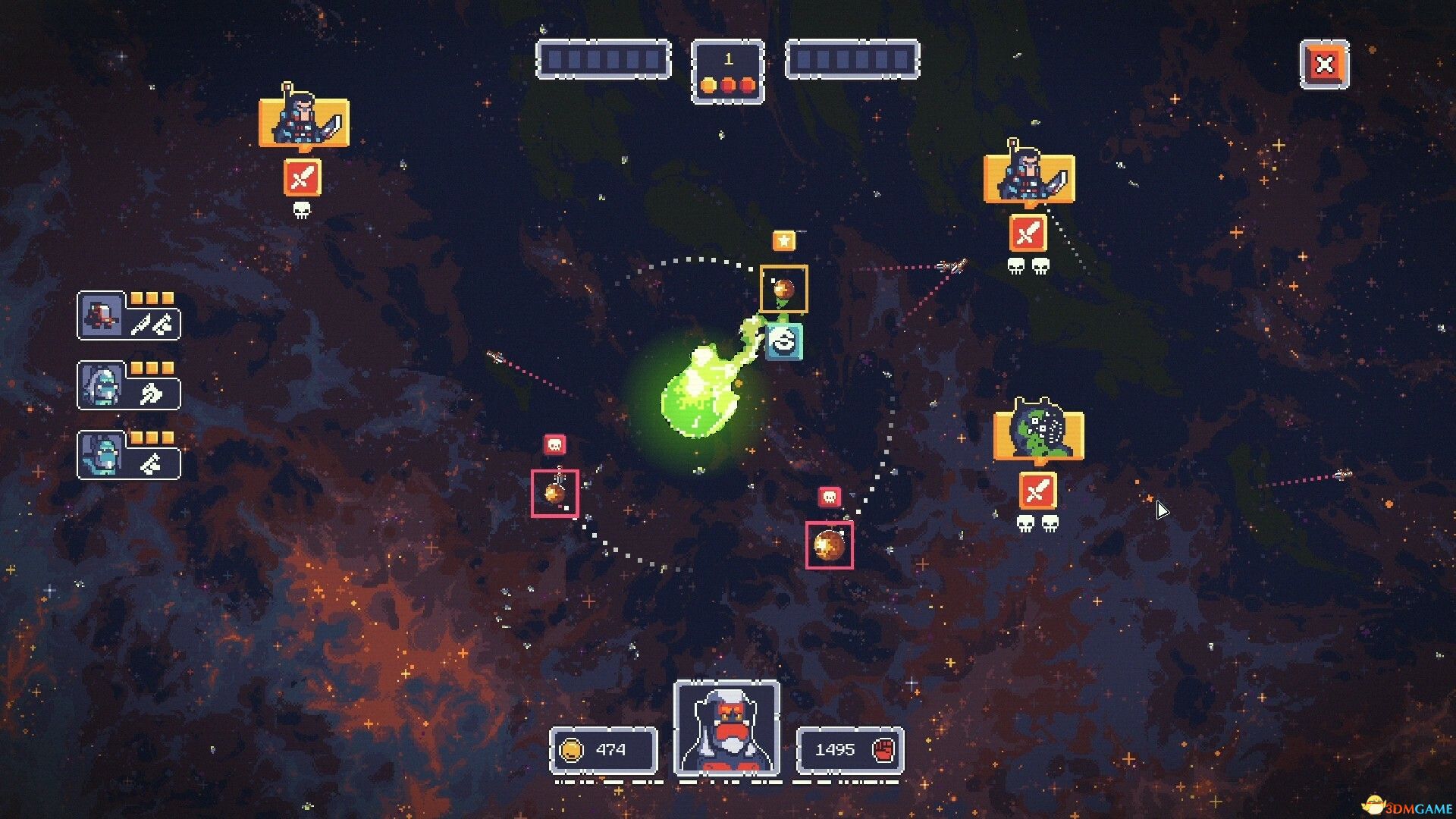Click the top-right pirate speech bubble portrait
Viewport: 1456px width, 819px height.
pyautogui.click(x=1028, y=177)
